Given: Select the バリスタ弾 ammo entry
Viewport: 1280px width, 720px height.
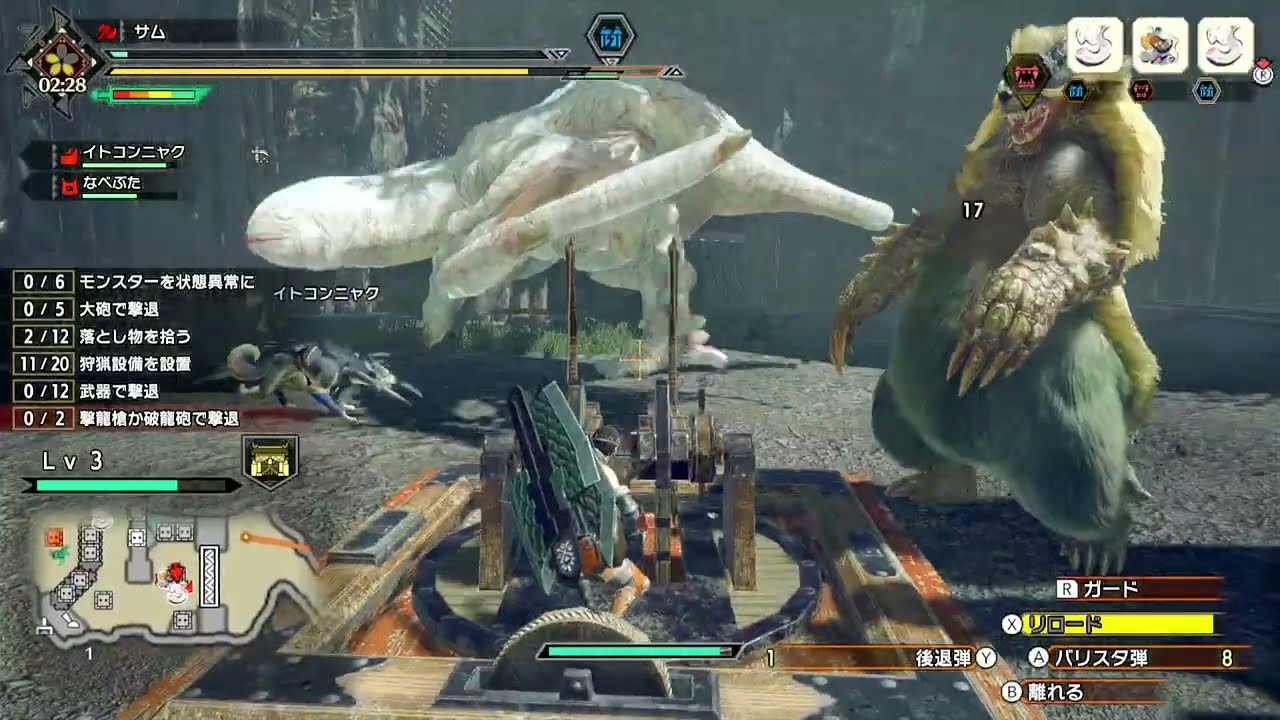Looking at the screenshot, I should tap(1138, 657).
